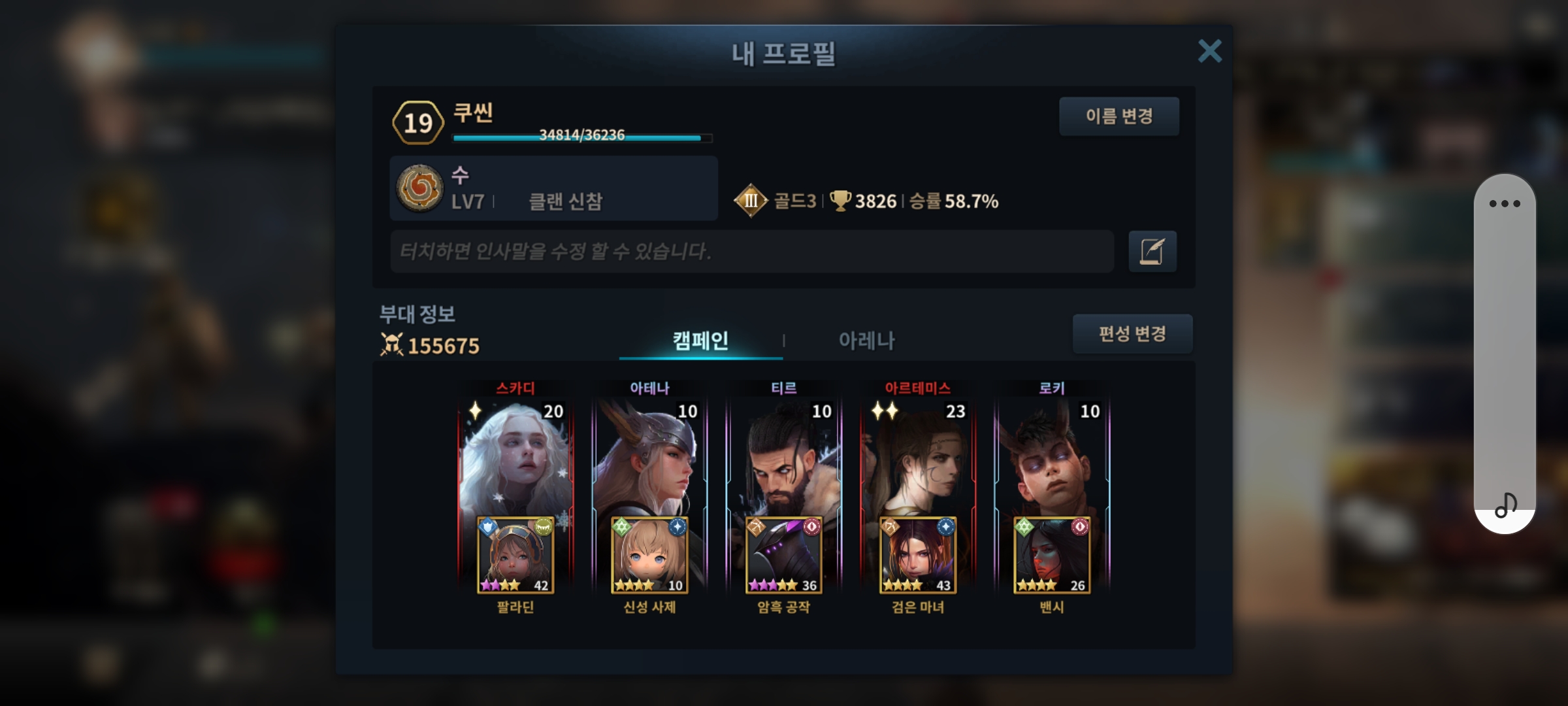Click the music note overlay icon
This screenshot has width=1568, height=706.
point(1505,505)
